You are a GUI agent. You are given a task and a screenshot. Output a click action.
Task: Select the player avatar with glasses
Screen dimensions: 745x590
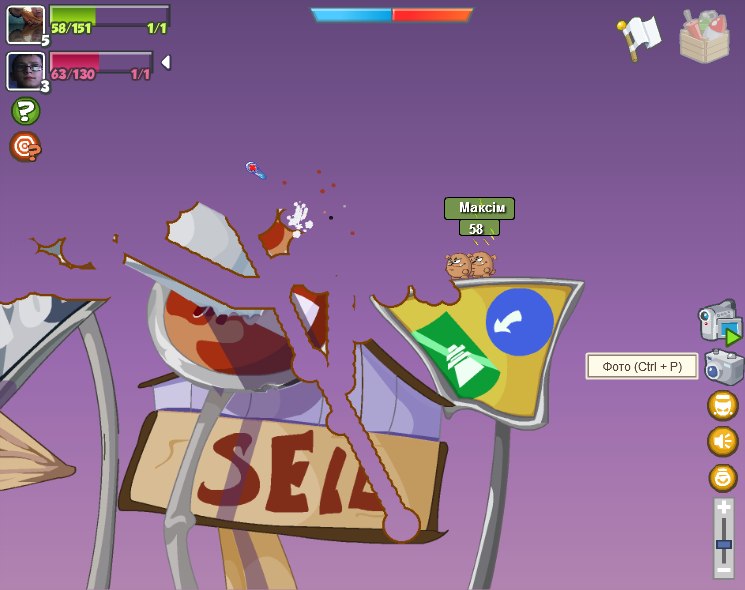[x=25, y=71]
